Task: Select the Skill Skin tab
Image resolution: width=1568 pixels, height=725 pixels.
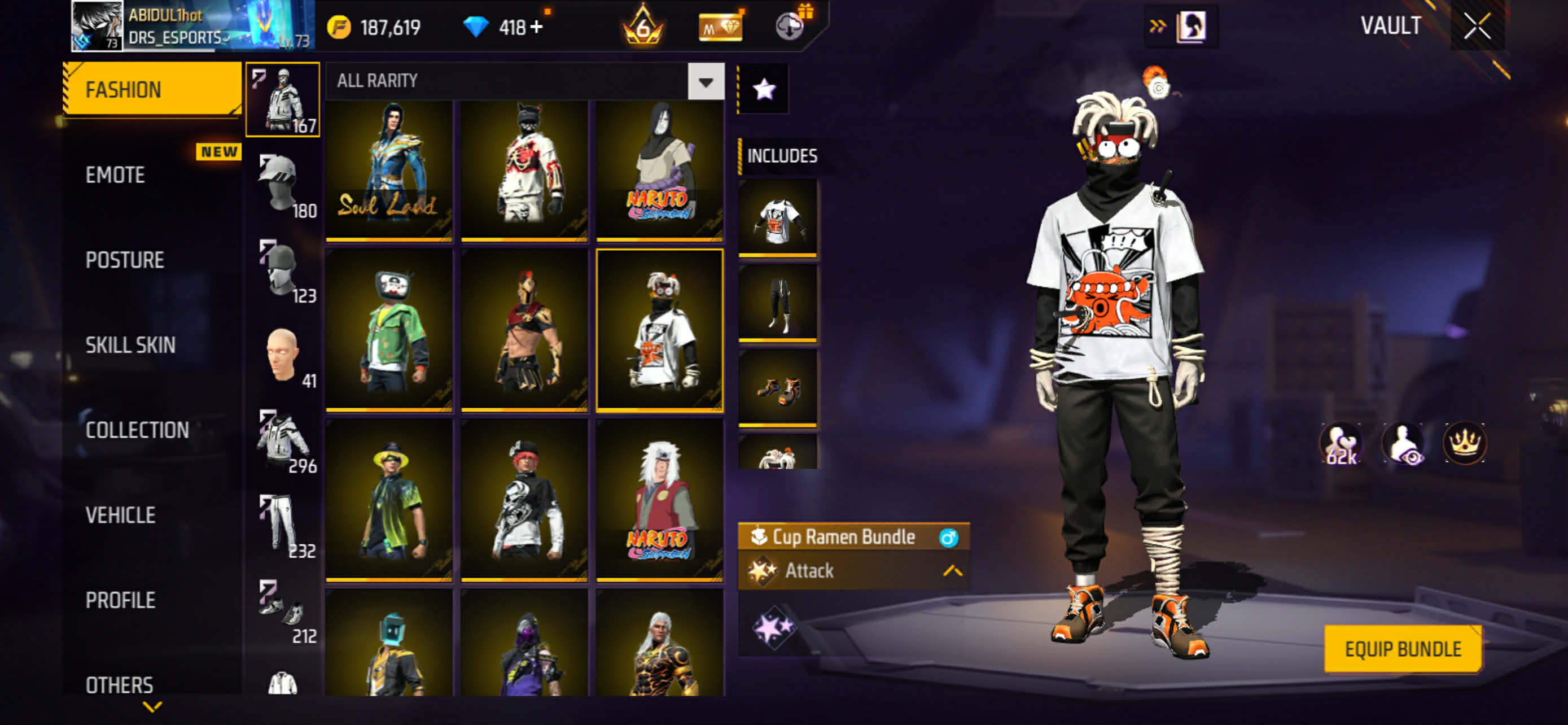Action: pyautogui.click(x=130, y=345)
